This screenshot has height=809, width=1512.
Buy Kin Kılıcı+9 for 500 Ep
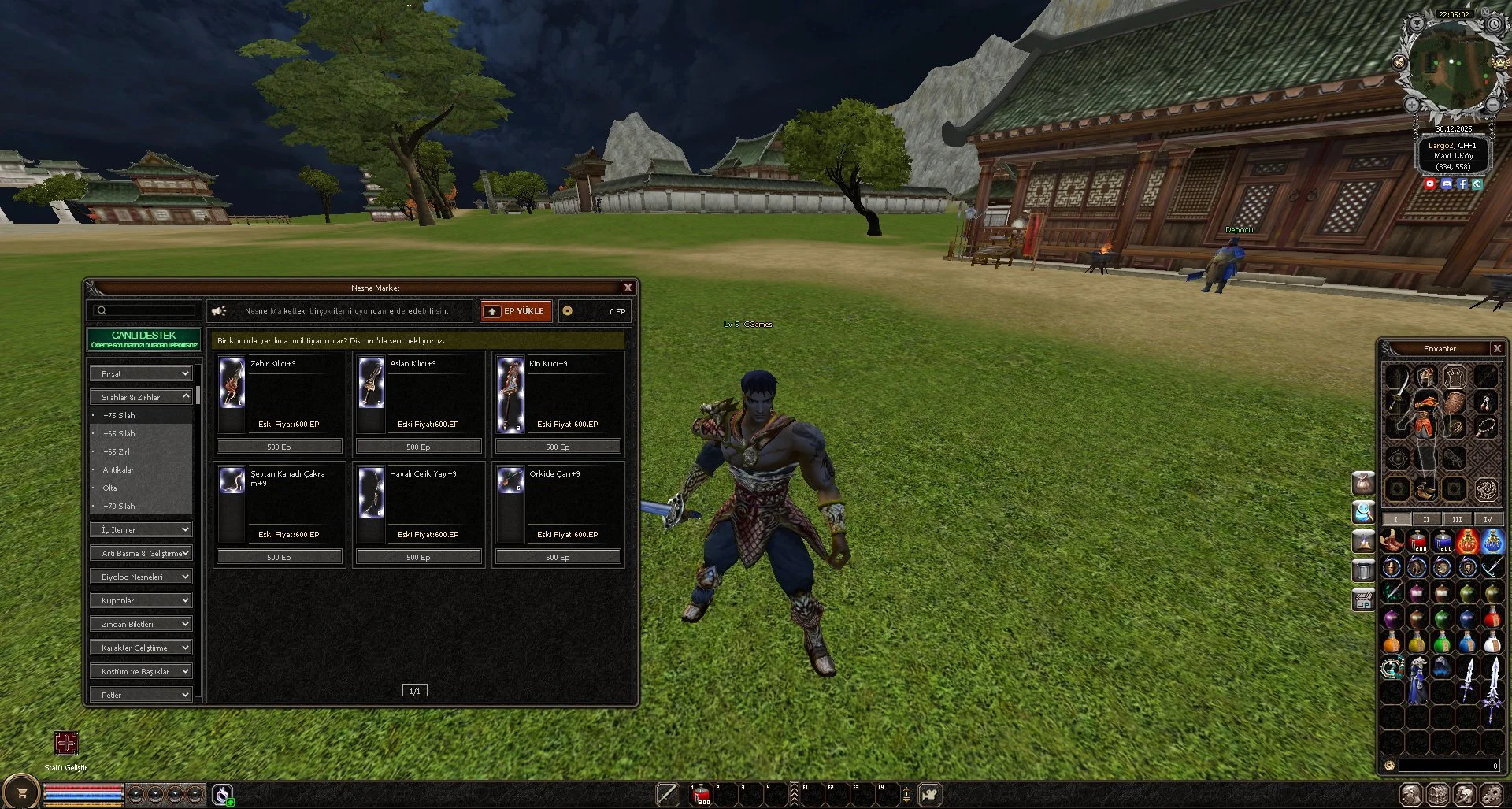(558, 447)
